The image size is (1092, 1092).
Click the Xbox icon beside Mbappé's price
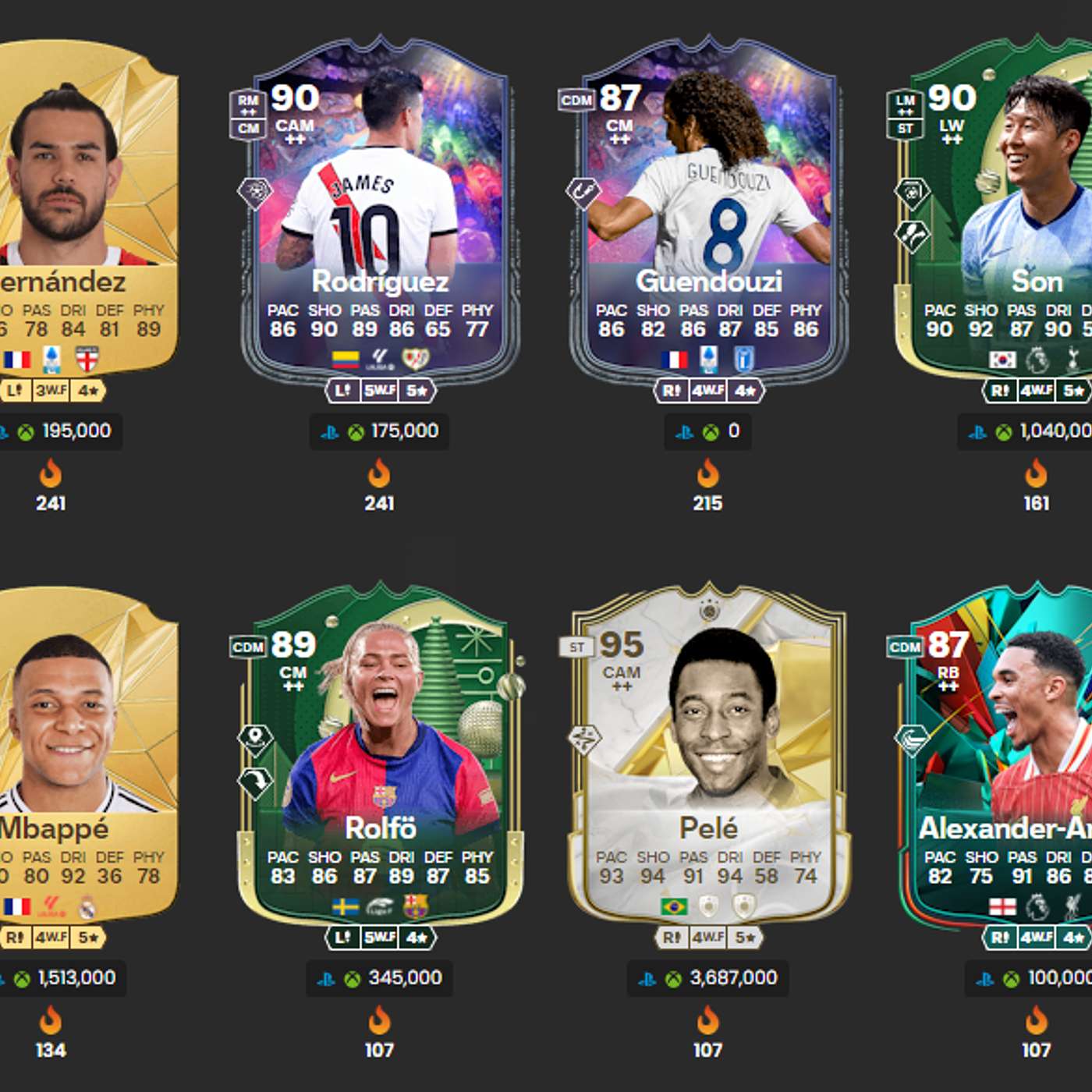(x=23, y=980)
